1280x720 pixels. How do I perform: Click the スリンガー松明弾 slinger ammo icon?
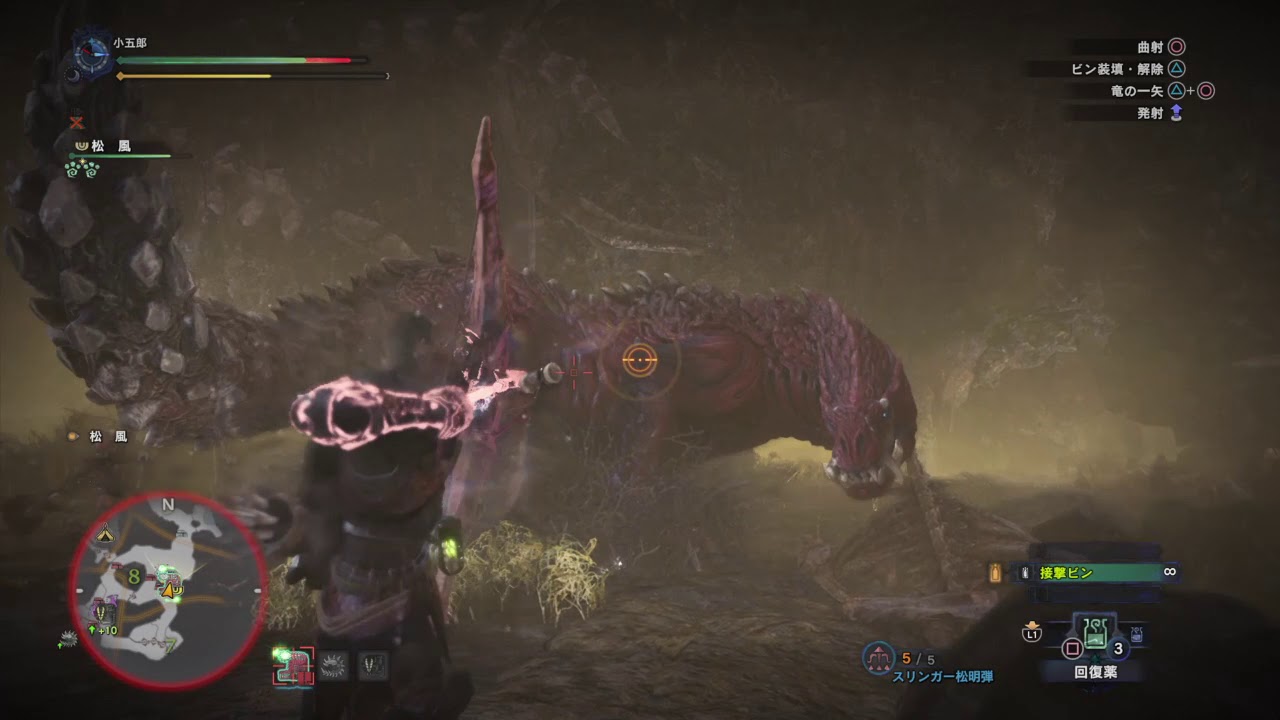tap(877, 657)
